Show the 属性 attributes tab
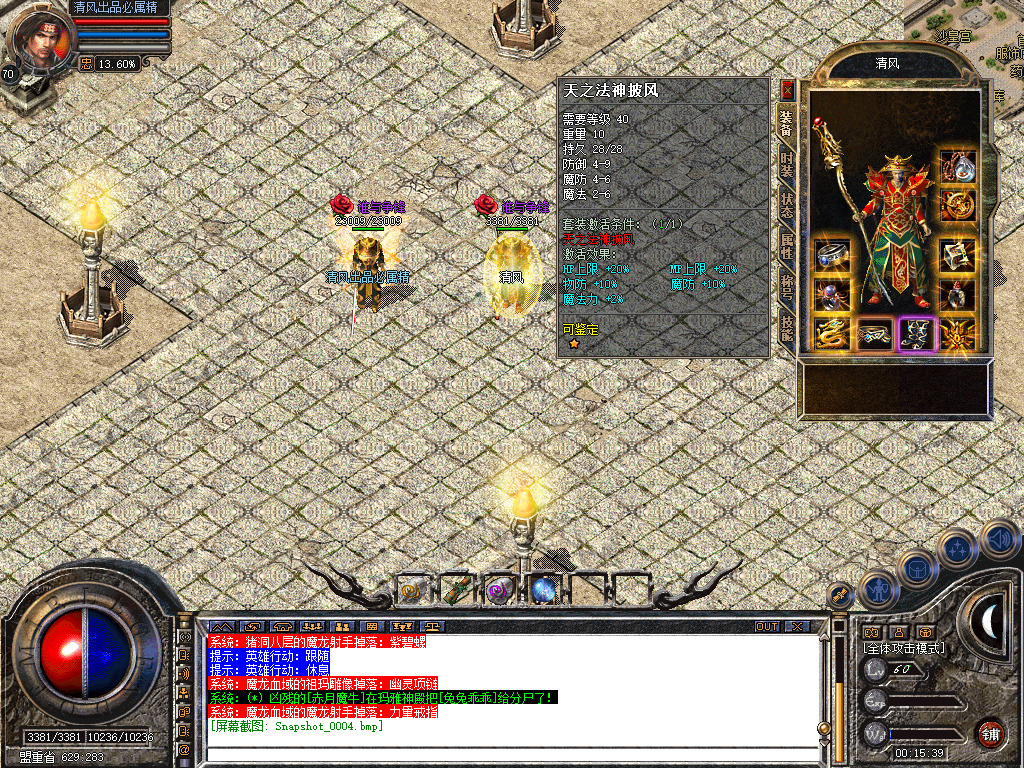 (x=787, y=248)
